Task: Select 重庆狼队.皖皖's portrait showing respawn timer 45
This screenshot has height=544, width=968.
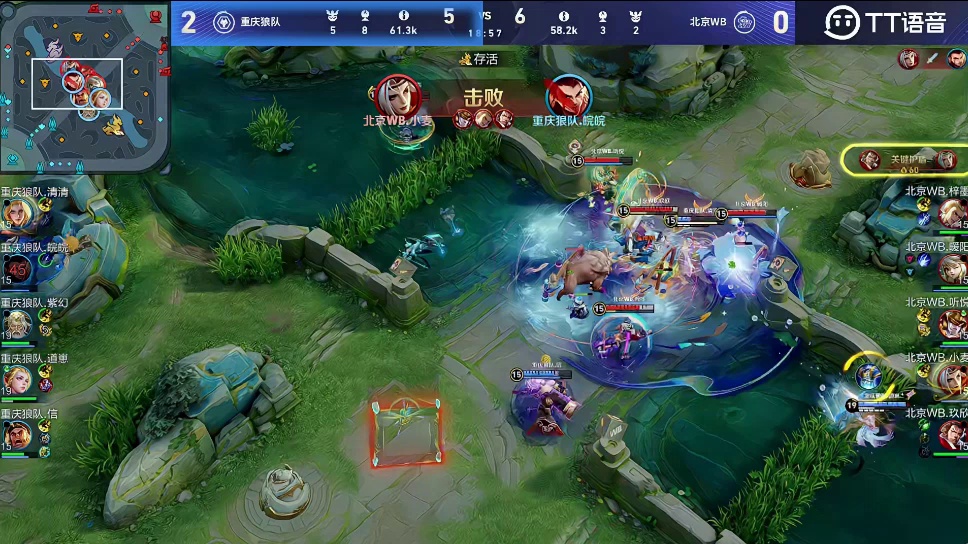Action: (18, 268)
